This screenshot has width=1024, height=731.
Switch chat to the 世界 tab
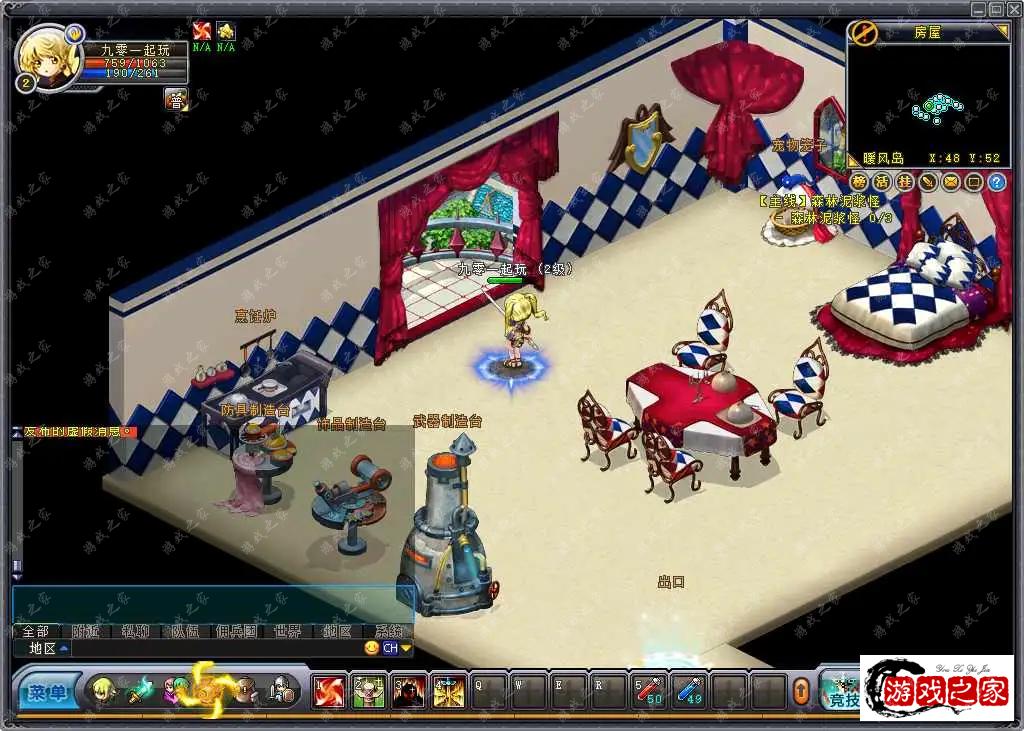(287, 631)
